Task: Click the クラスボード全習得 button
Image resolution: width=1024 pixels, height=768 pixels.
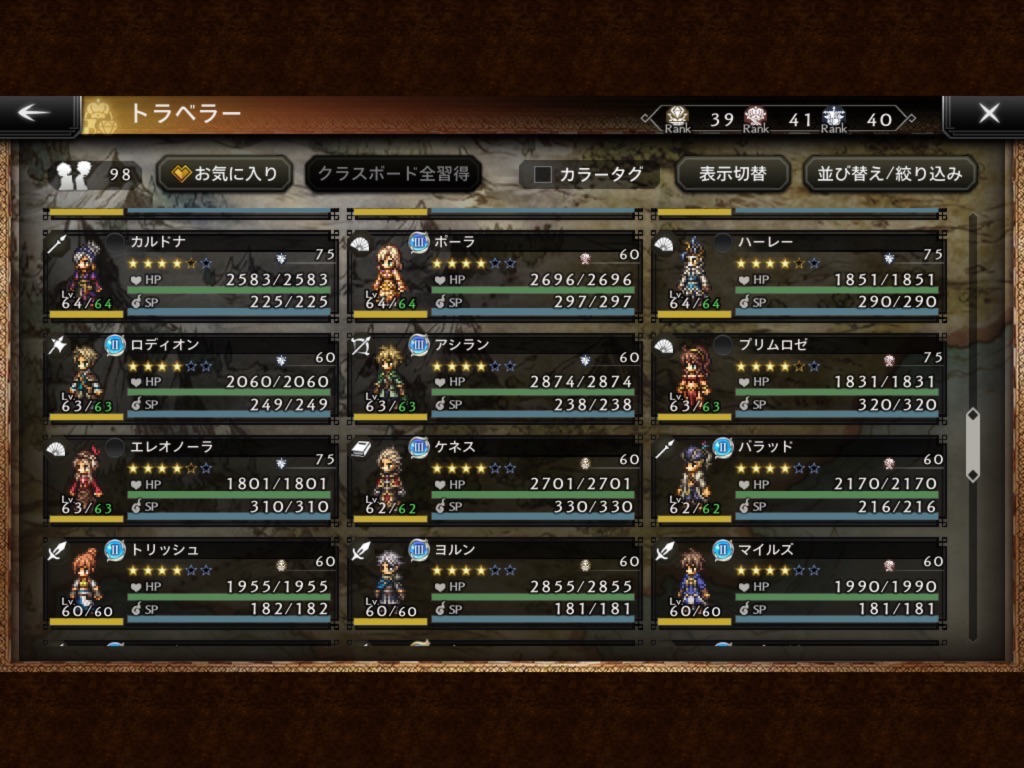Action: (393, 174)
